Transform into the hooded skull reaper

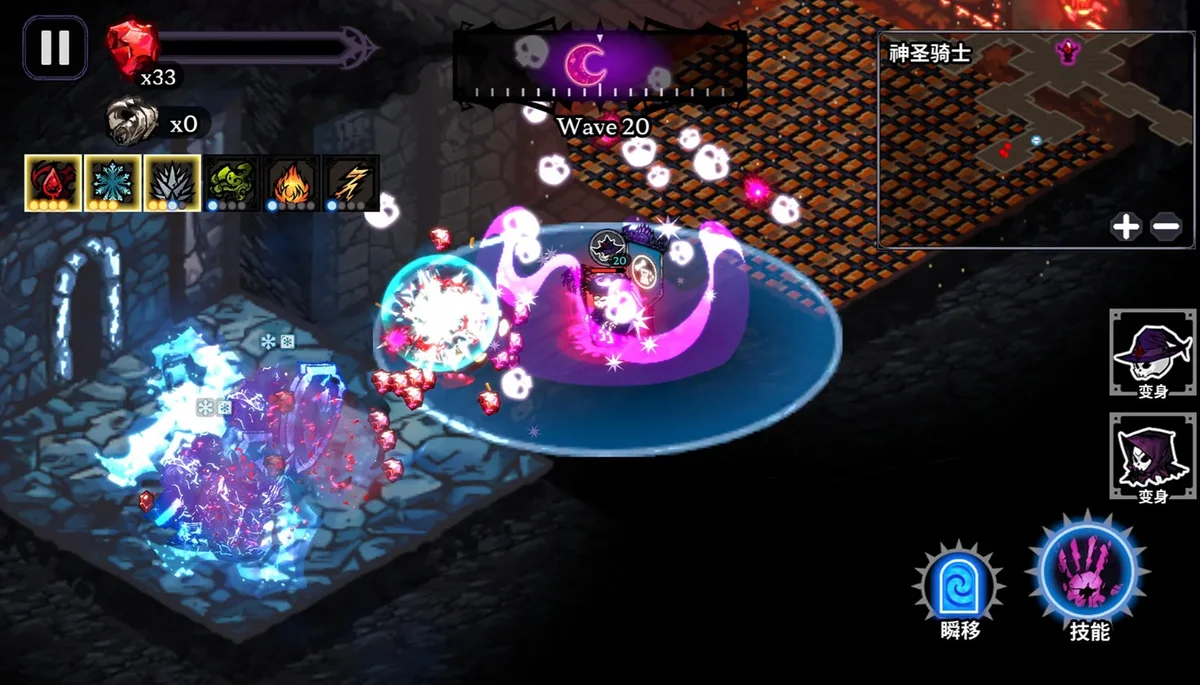tap(1153, 457)
